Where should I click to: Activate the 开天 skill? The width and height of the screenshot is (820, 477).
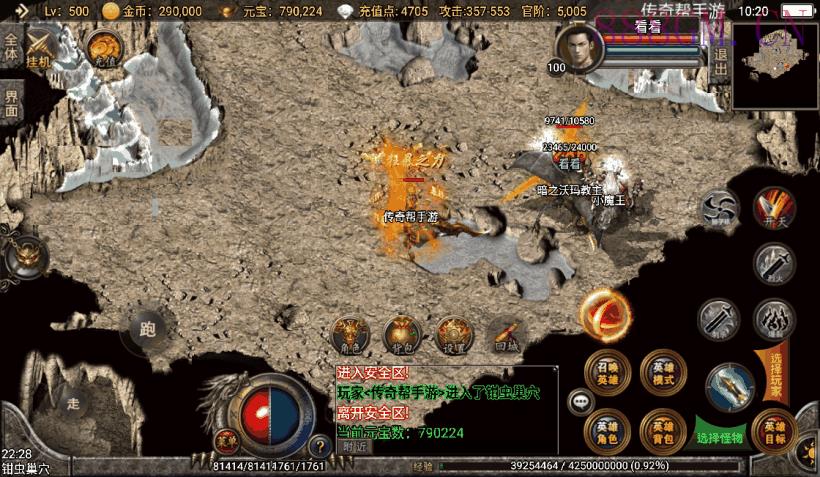pos(773,209)
